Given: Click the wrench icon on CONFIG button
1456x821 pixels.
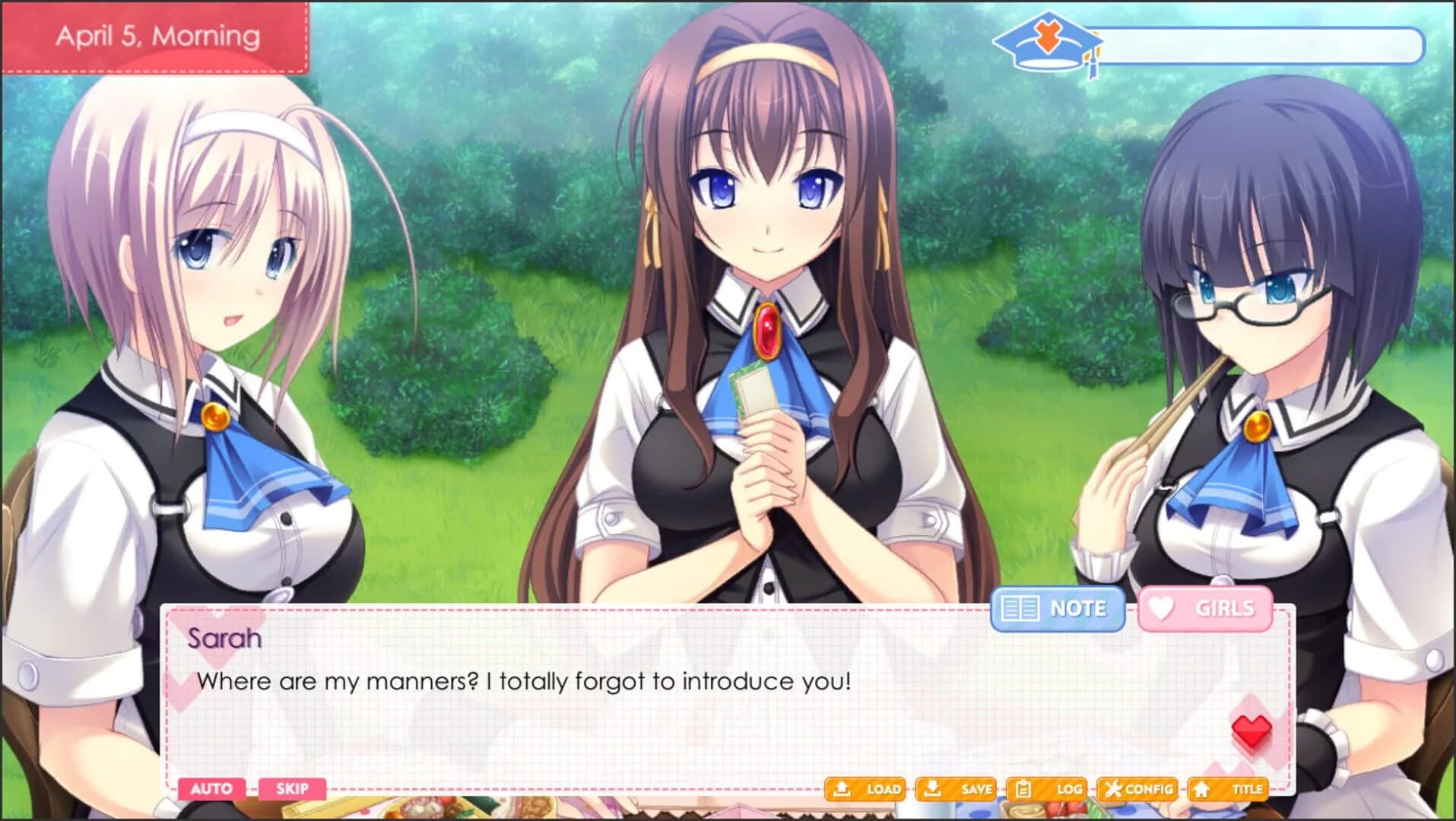Looking at the screenshot, I should [1114, 789].
